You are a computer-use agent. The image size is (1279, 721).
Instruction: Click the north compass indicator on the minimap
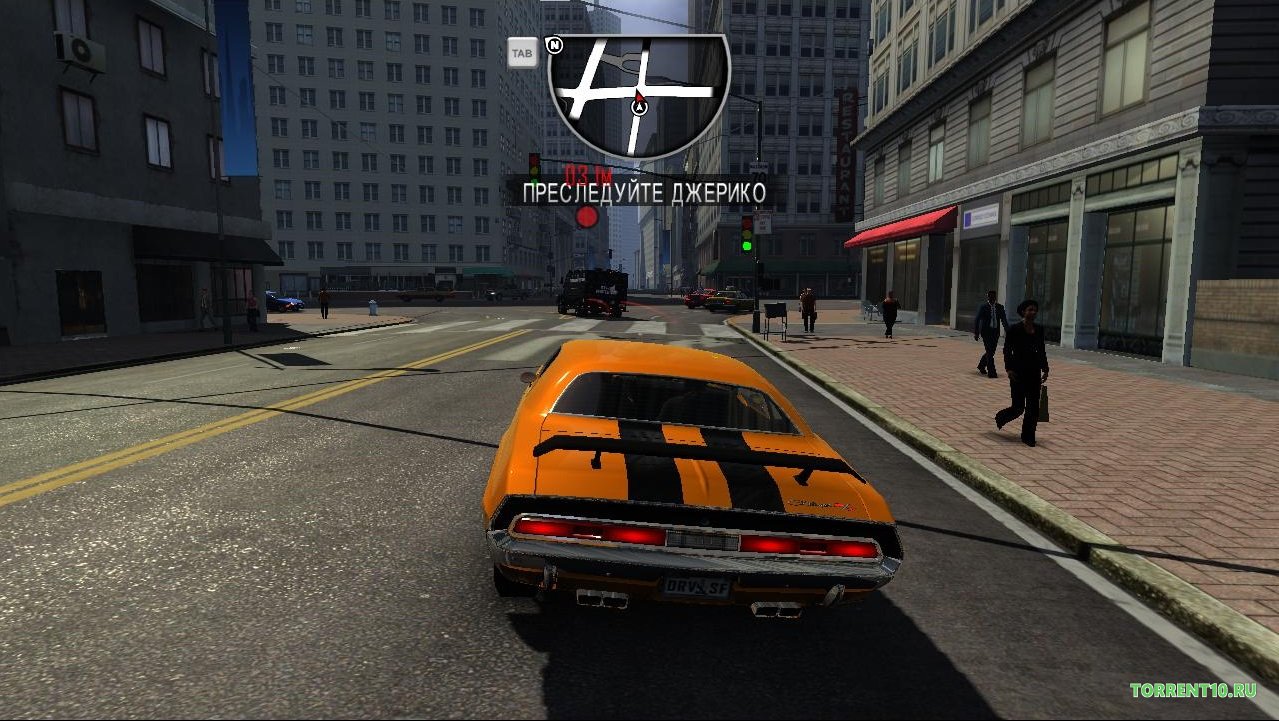point(557,45)
